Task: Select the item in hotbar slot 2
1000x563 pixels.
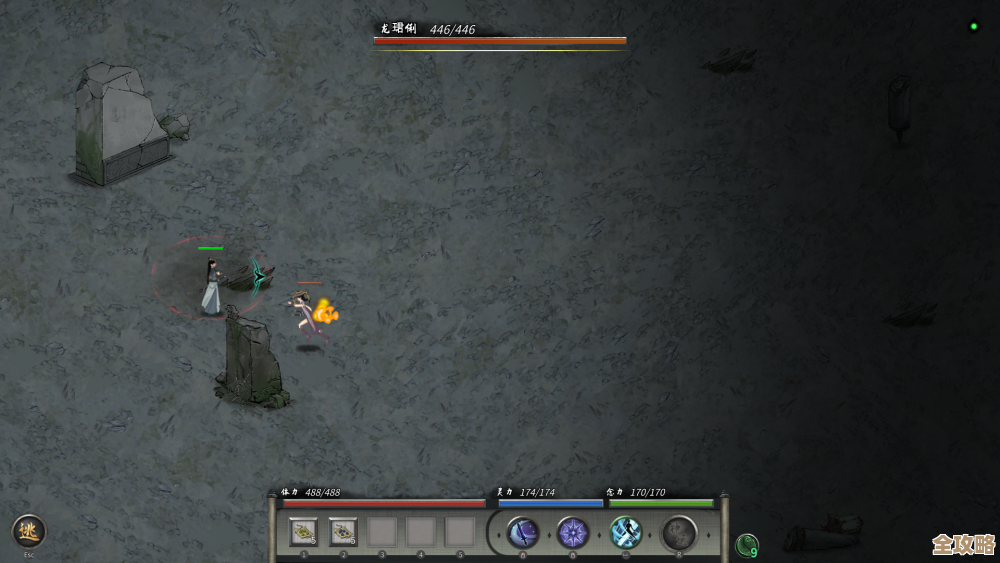Action: point(343,532)
